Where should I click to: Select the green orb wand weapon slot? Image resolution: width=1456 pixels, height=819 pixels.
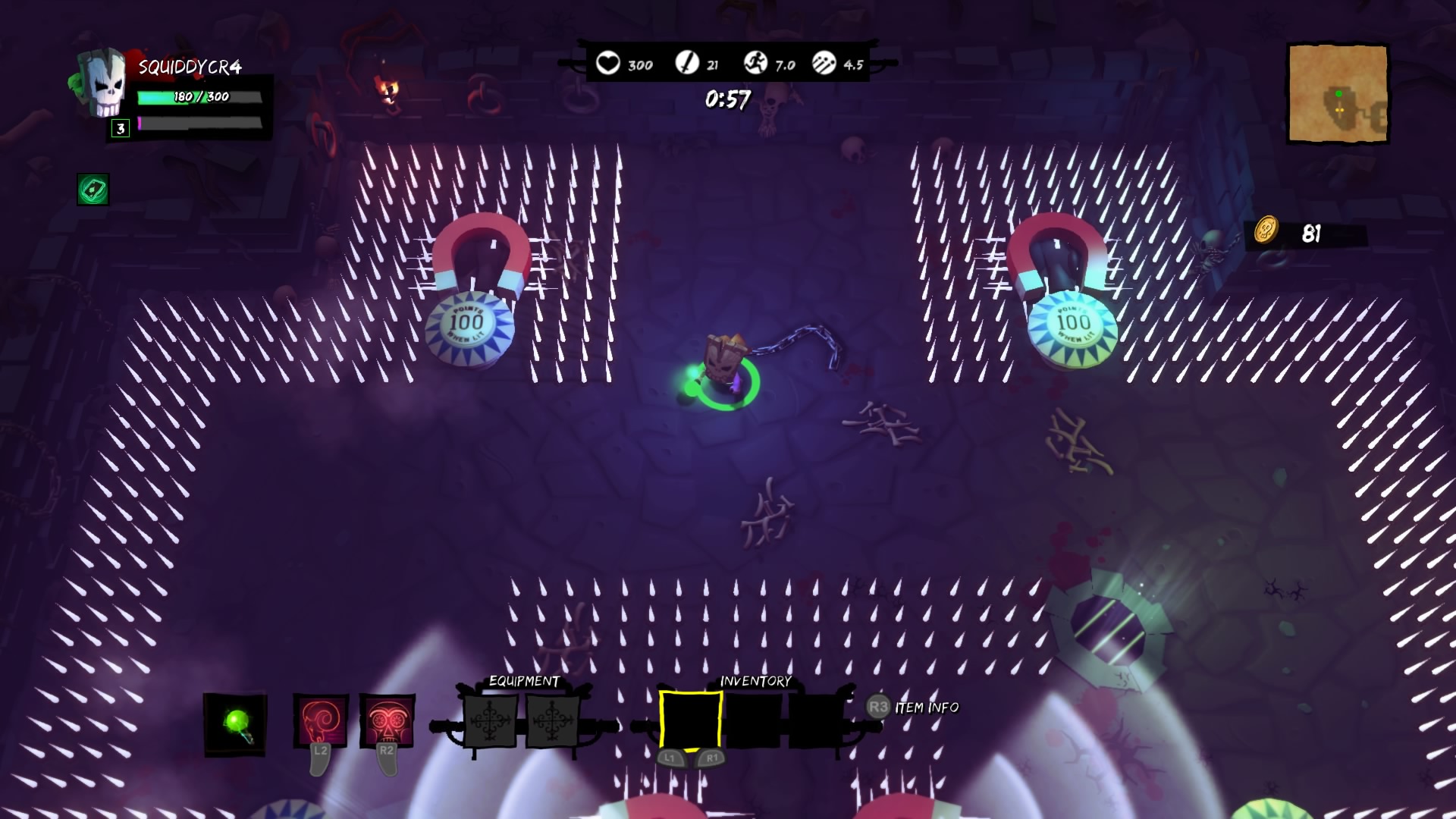tap(235, 724)
